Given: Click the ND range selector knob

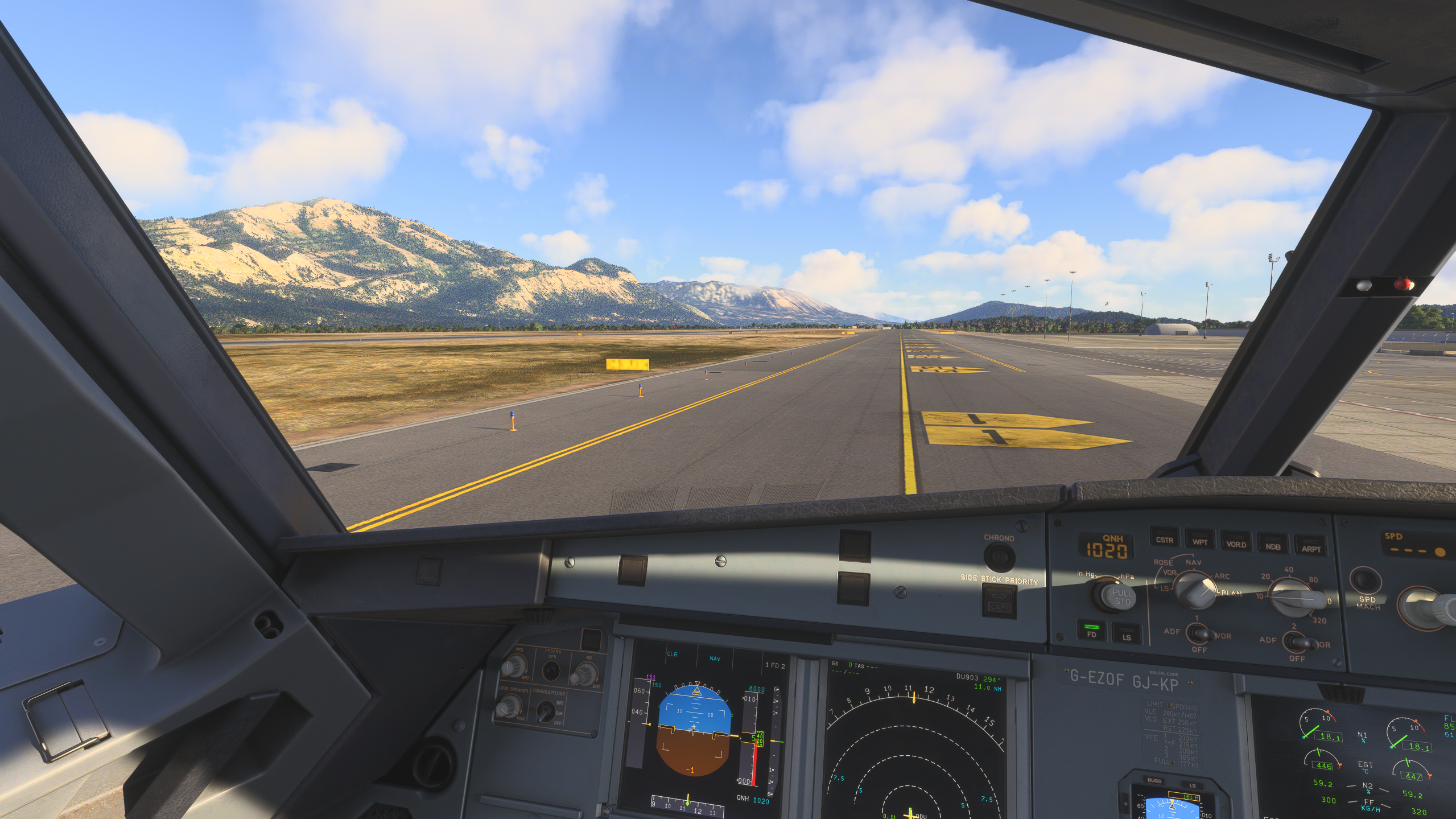Looking at the screenshot, I should point(1292,598).
